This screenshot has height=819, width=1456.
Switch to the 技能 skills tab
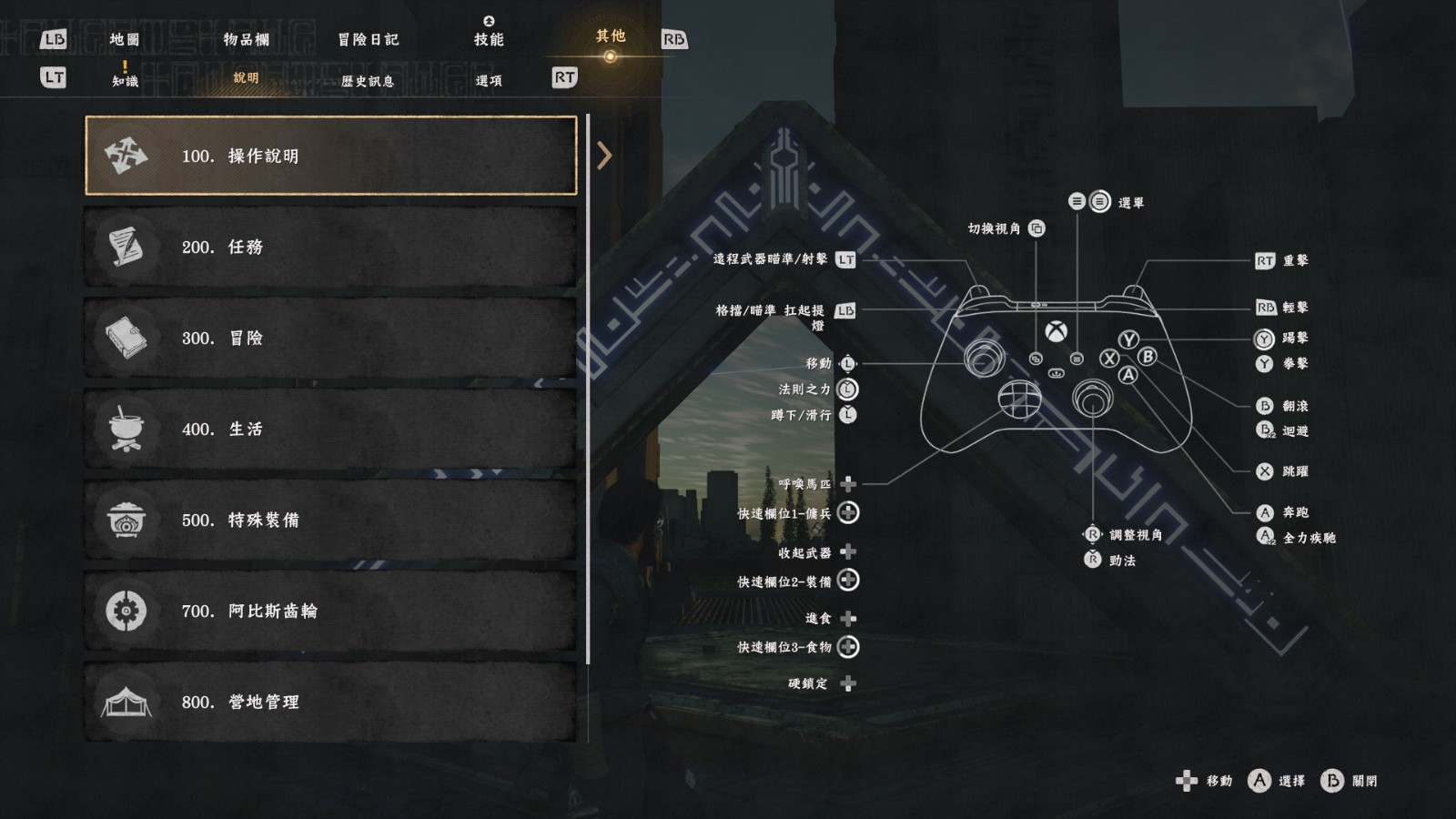pyautogui.click(x=489, y=38)
